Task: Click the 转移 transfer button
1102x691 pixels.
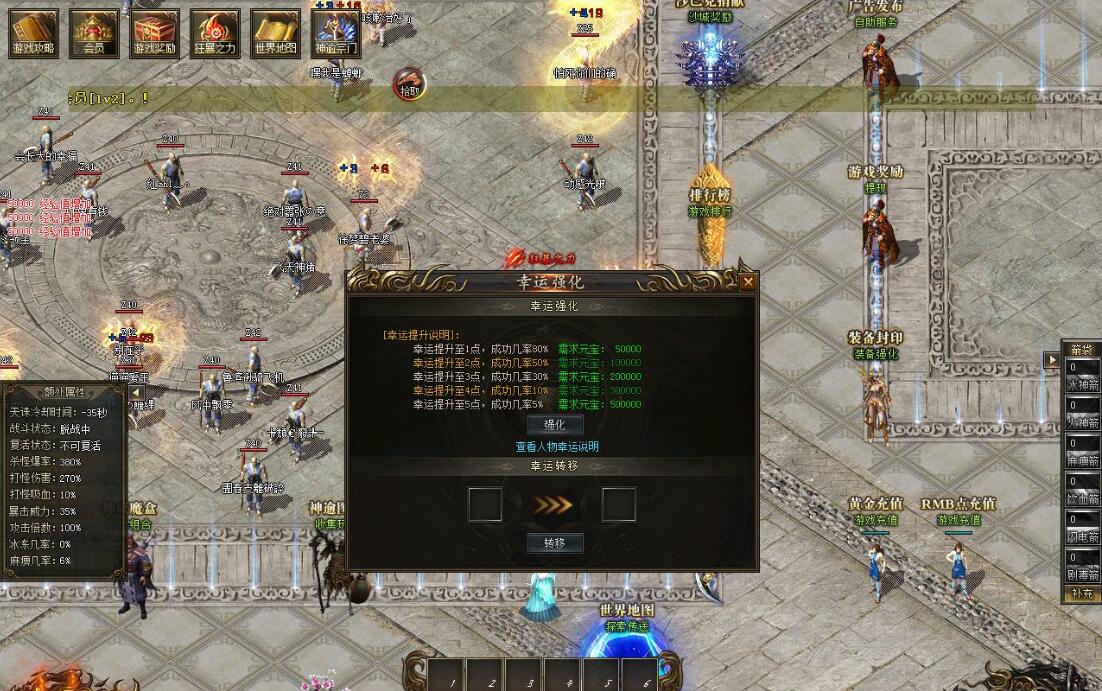Action: pyautogui.click(x=554, y=543)
